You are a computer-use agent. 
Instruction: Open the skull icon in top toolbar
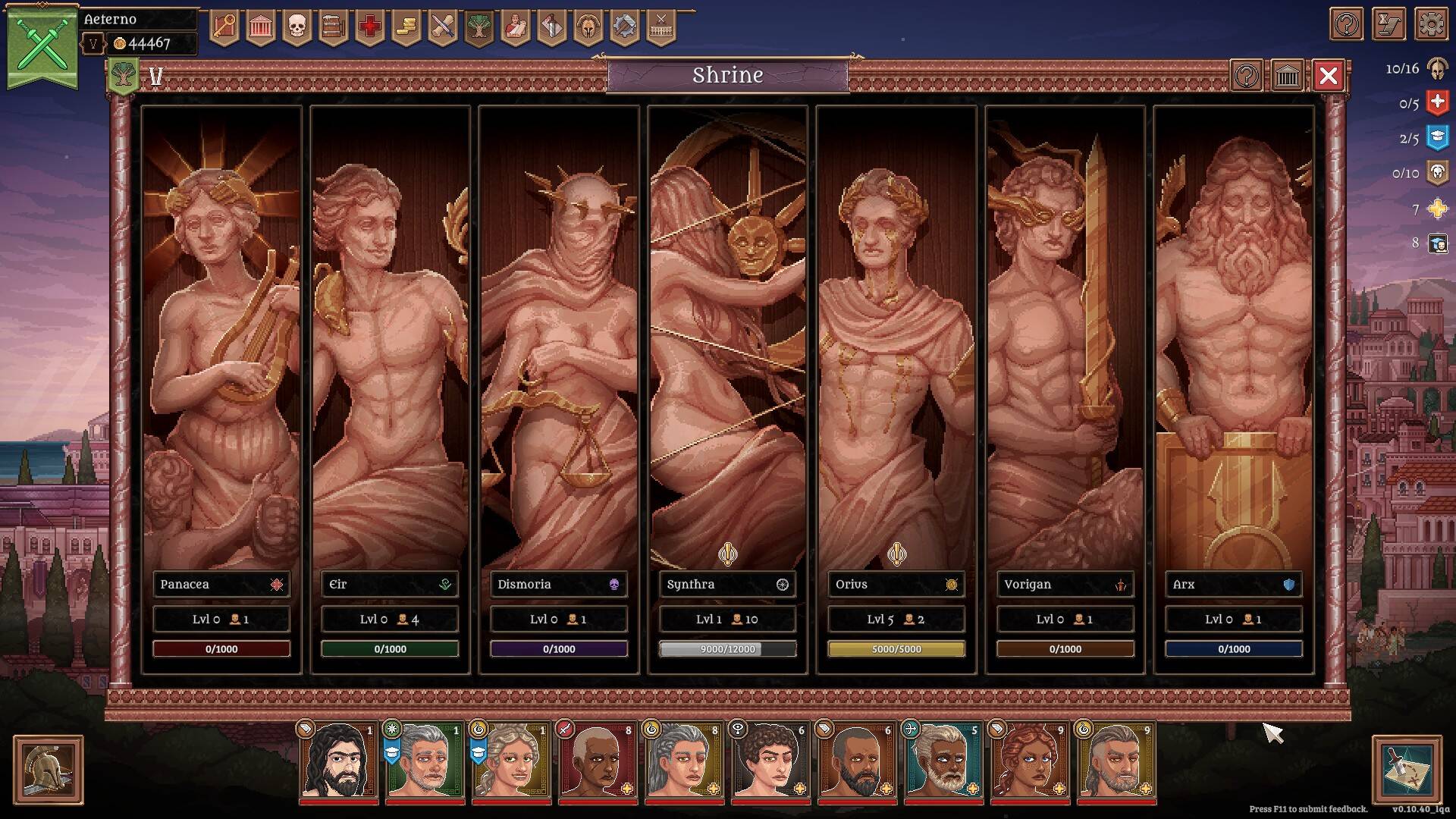[x=297, y=28]
